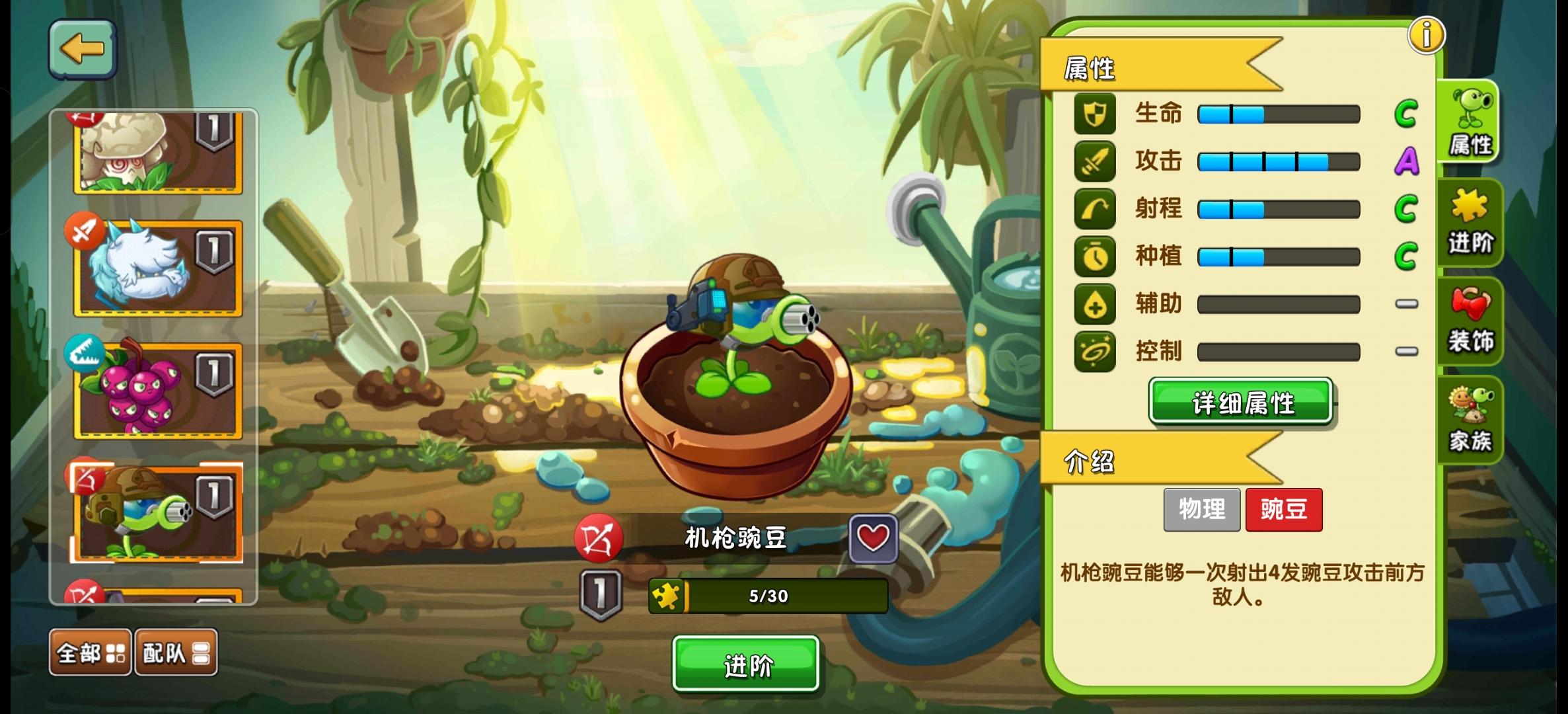Click the clock icon next to 种植

[x=1094, y=257]
